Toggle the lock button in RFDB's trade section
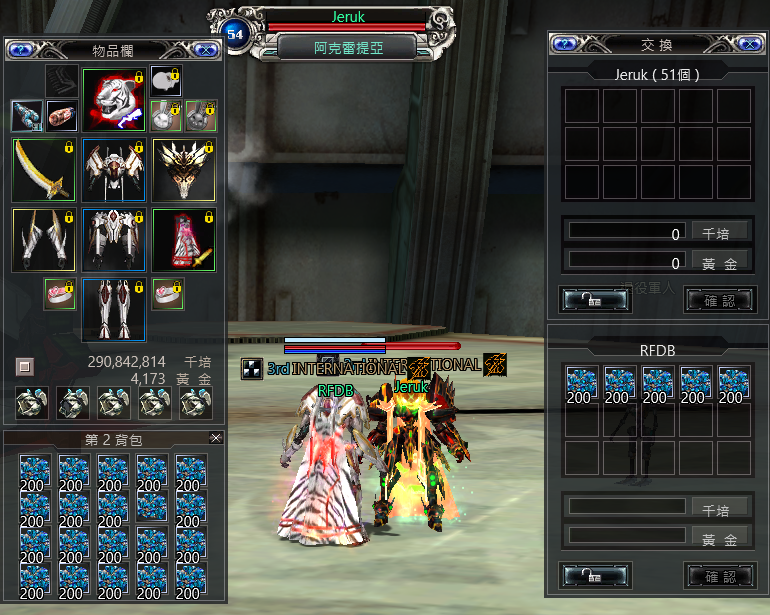Image resolution: width=770 pixels, height=615 pixels. [596, 576]
